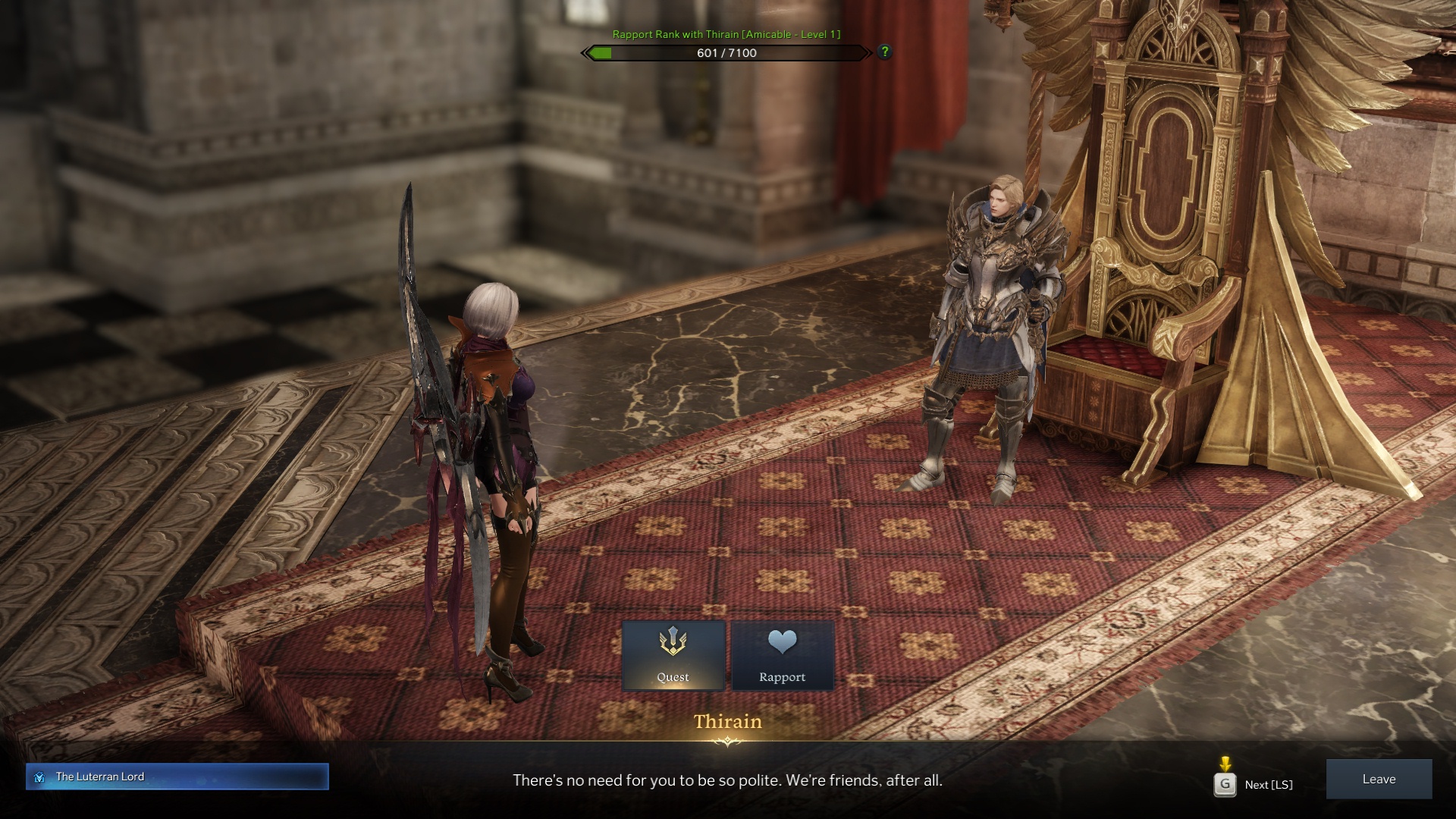Screen dimensions: 1456x819
Task: Open the rapport rank help question mark
Action: coord(884,52)
